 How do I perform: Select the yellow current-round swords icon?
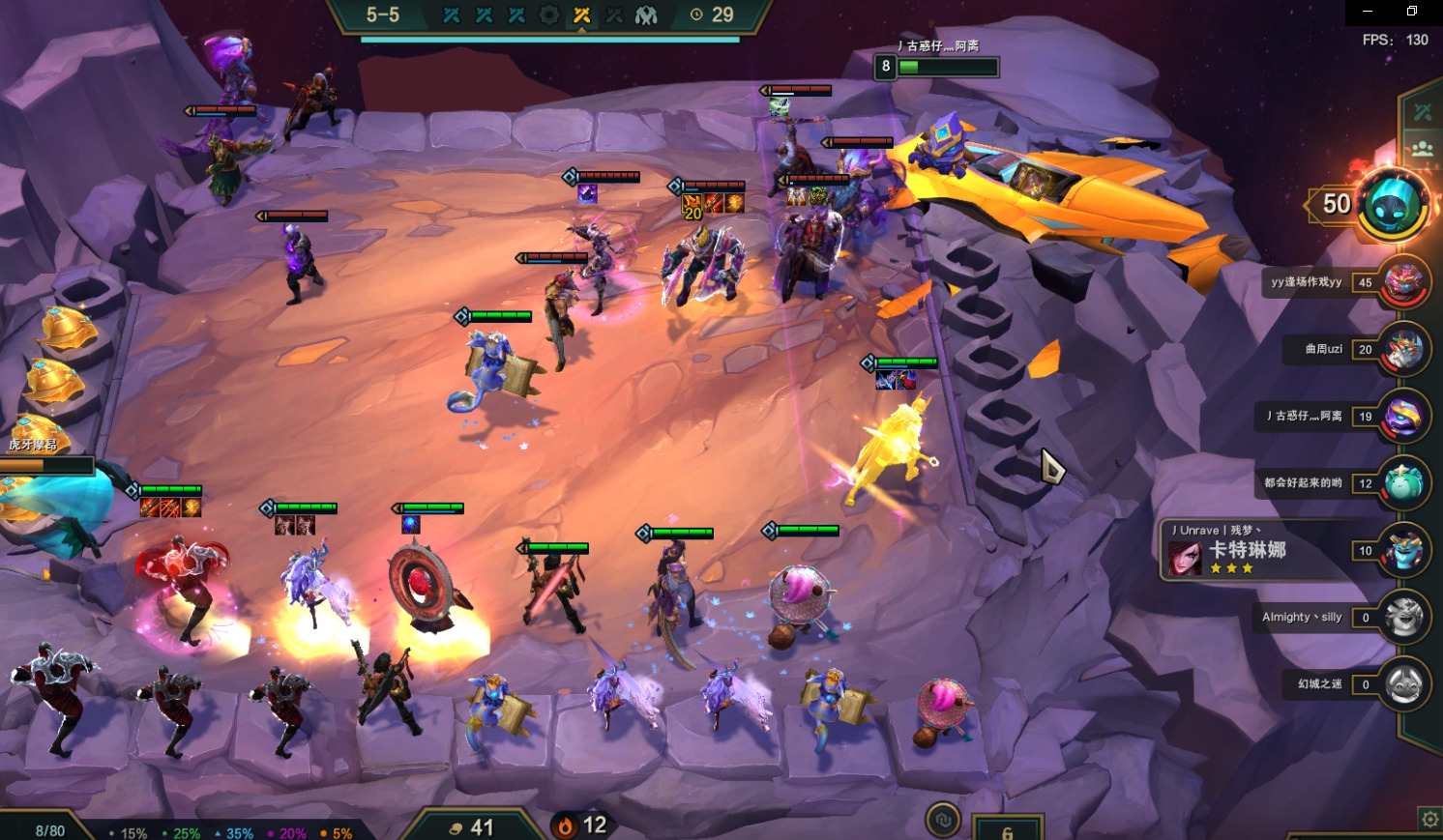point(581,15)
